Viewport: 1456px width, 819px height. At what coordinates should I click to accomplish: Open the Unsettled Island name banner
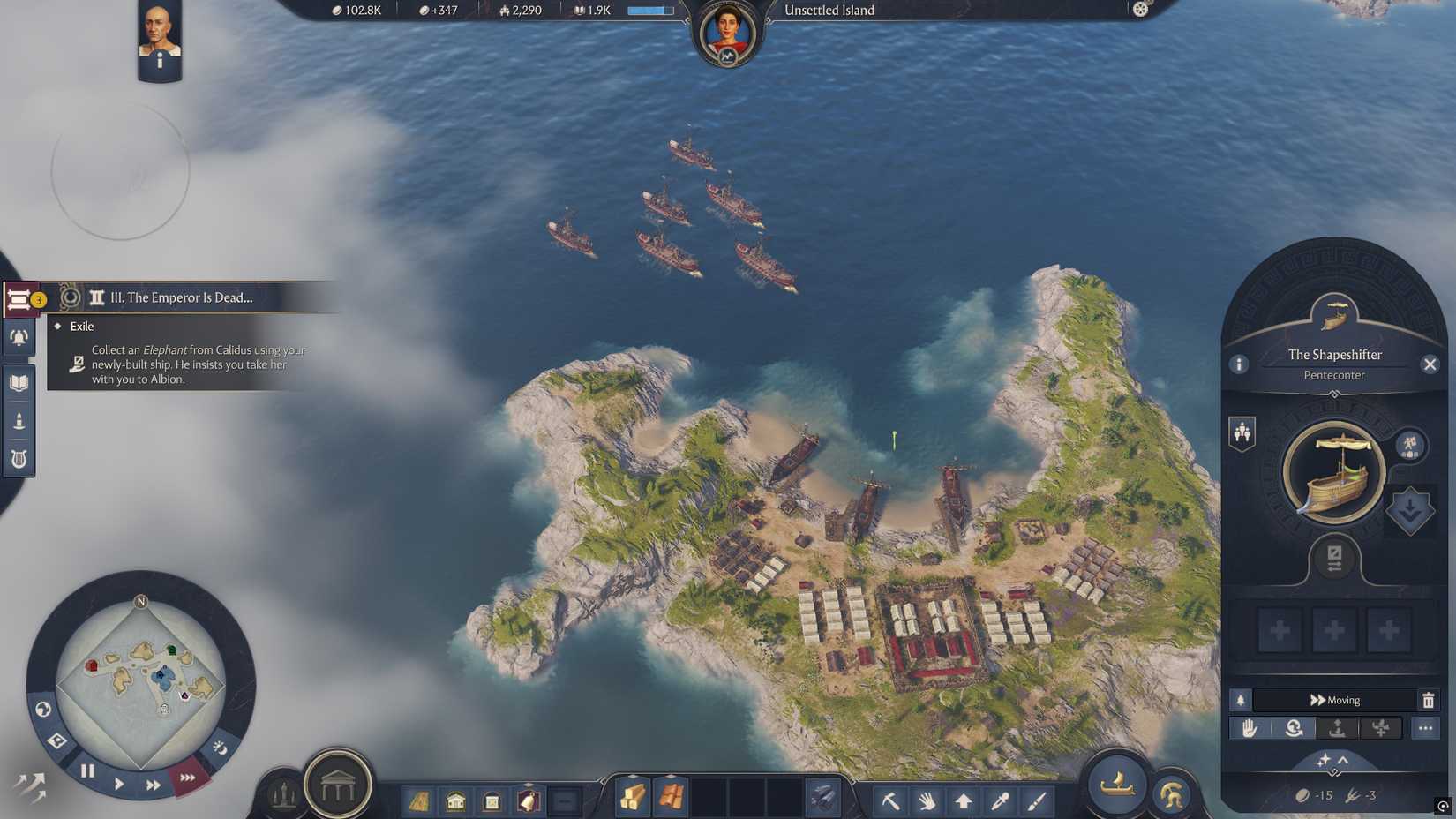(x=828, y=10)
